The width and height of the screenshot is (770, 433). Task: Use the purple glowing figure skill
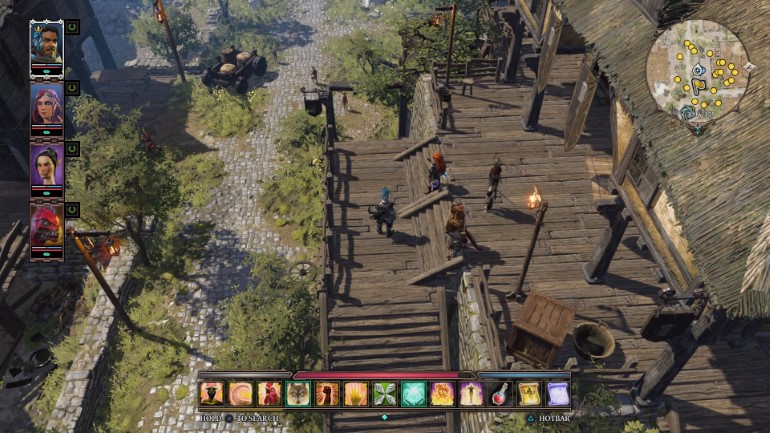pos(471,394)
